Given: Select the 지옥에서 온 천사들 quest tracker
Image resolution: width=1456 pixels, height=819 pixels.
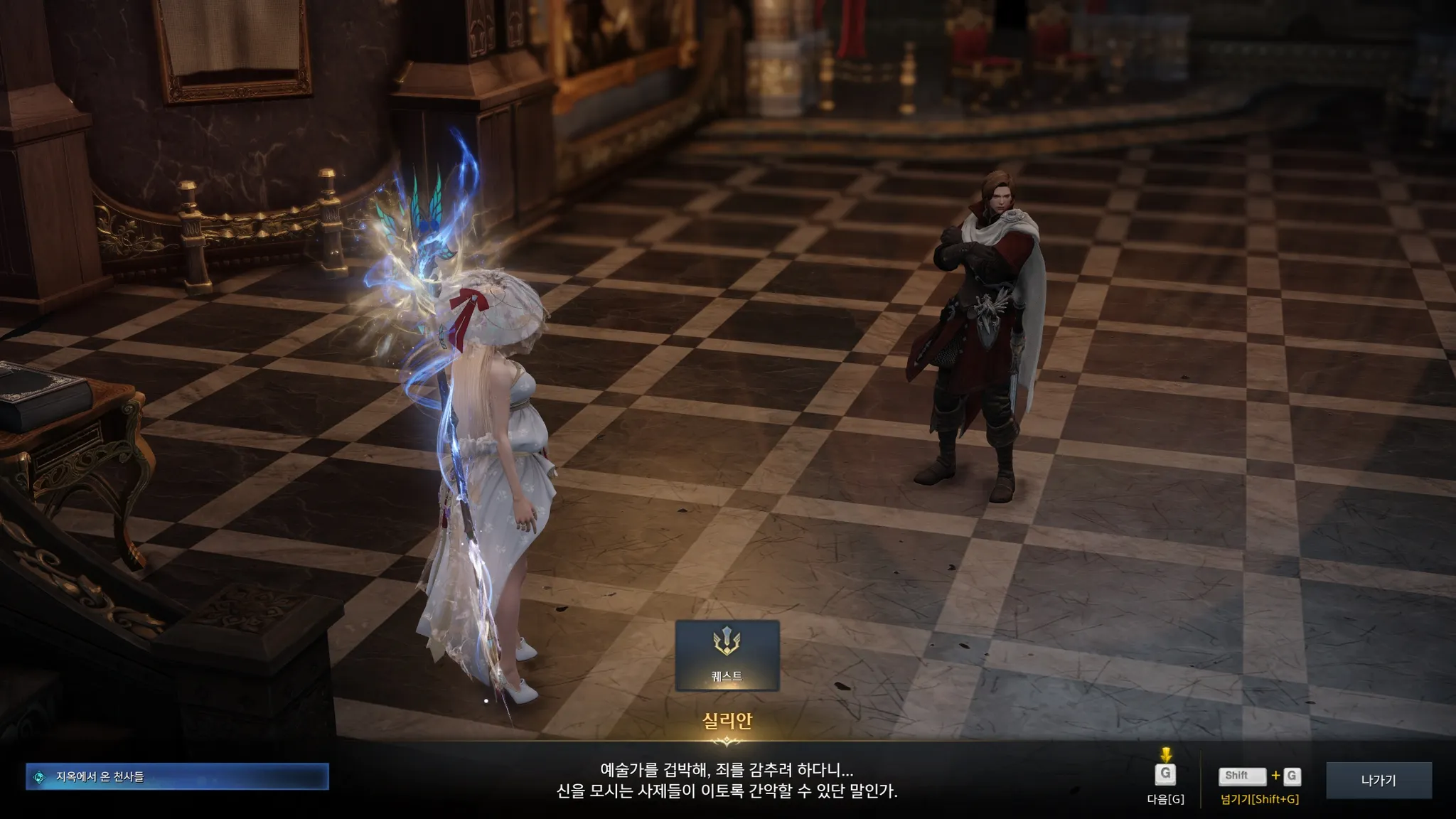Looking at the screenshot, I should pos(177,777).
